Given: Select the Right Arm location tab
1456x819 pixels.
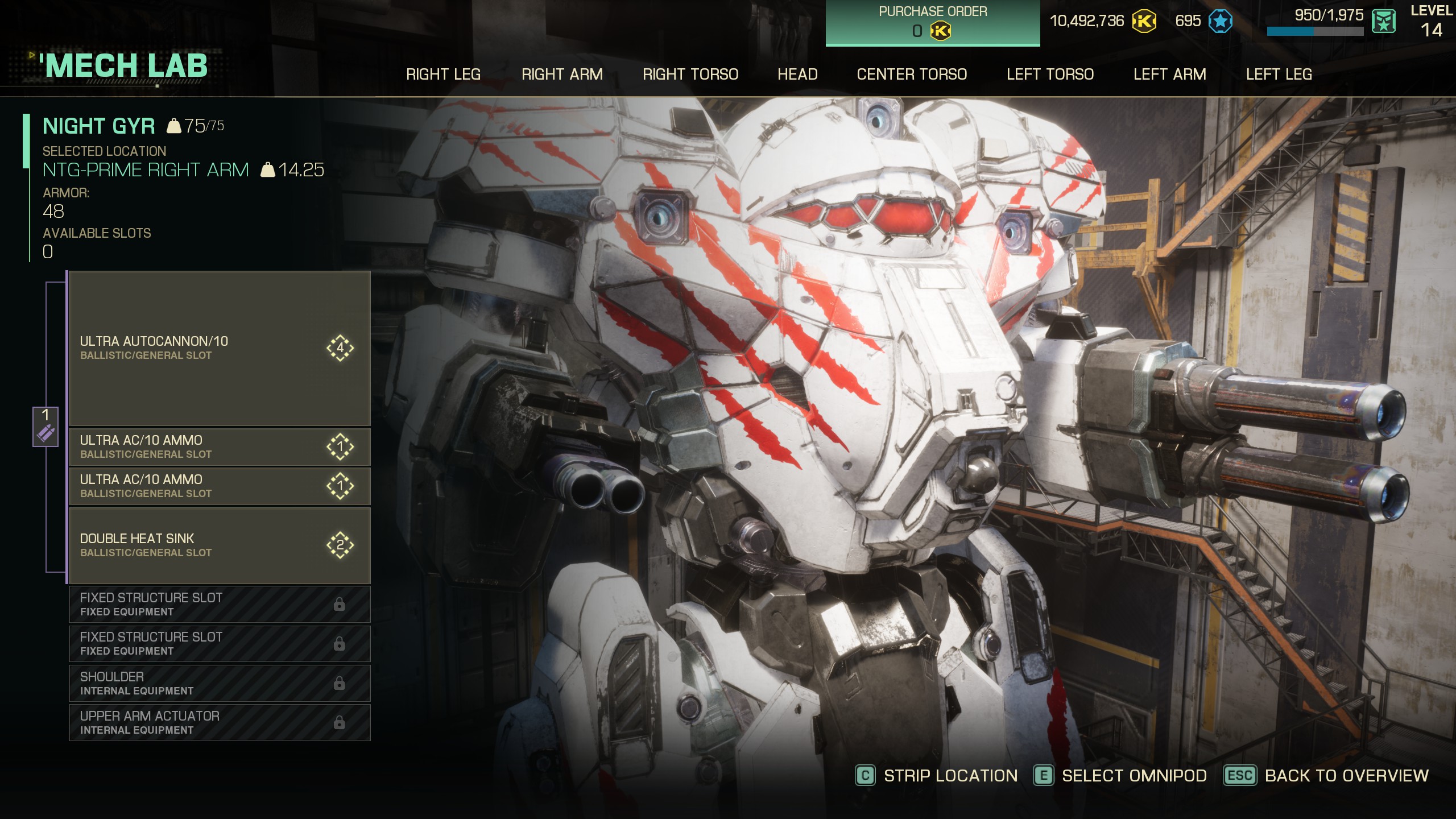Looking at the screenshot, I should 562,75.
